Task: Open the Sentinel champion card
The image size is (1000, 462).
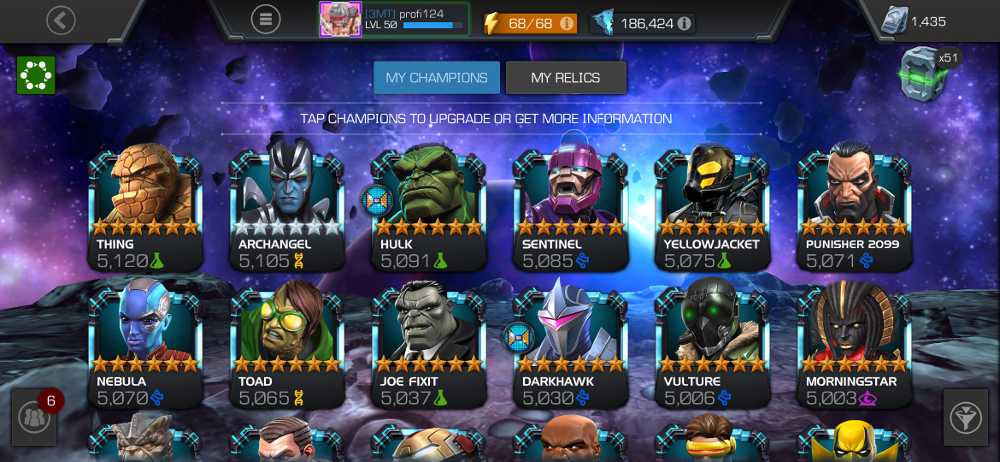Action: (x=571, y=207)
